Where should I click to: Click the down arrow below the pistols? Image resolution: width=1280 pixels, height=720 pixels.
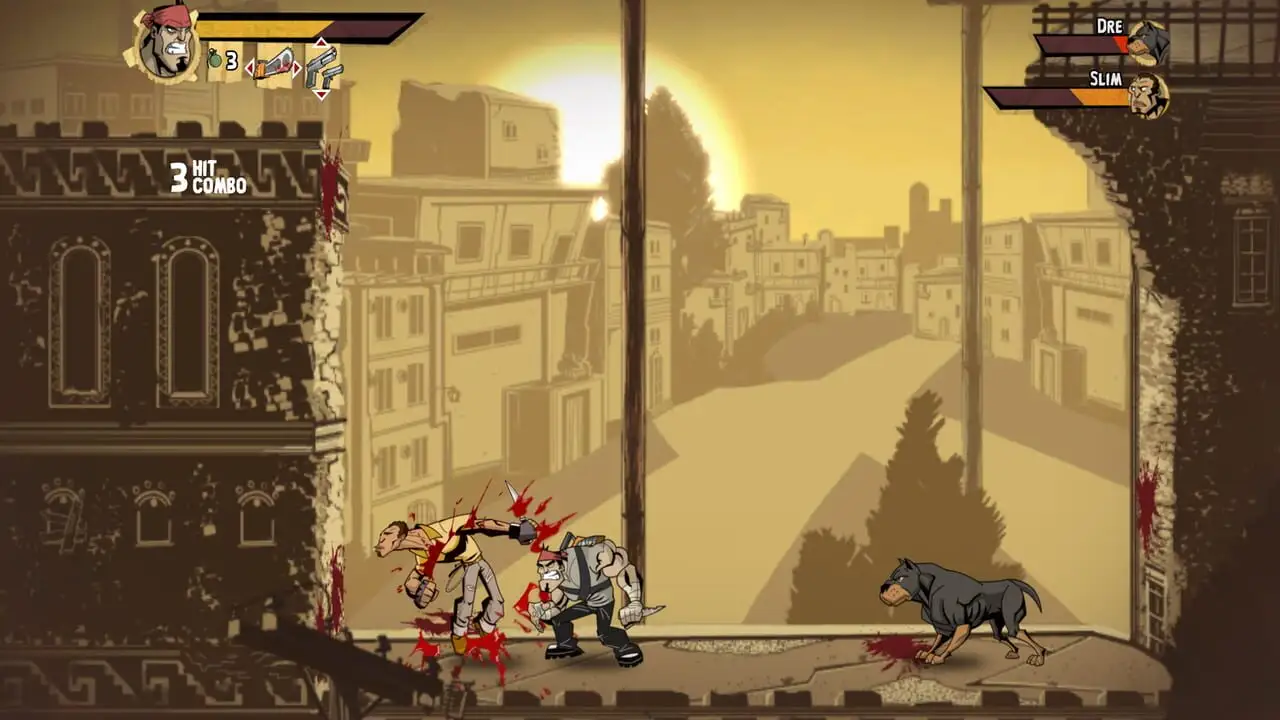pyautogui.click(x=321, y=94)
